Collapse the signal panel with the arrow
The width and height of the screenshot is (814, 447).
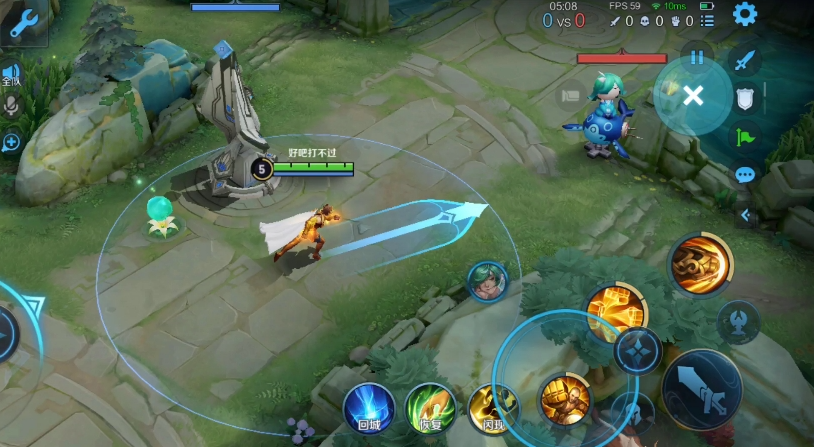click(x=744, y=214)
